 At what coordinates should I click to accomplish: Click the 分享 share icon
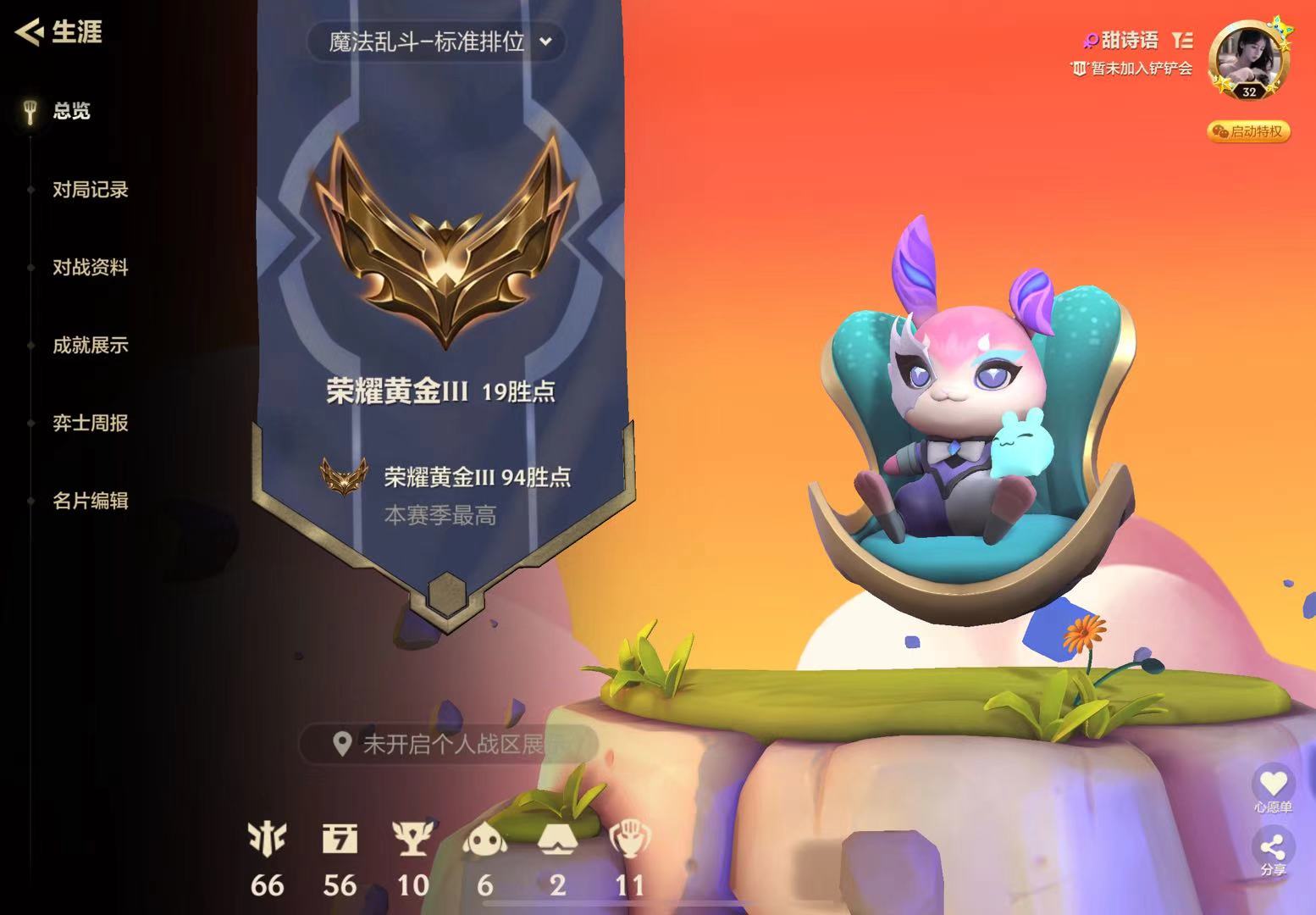tap(1274, 847)
